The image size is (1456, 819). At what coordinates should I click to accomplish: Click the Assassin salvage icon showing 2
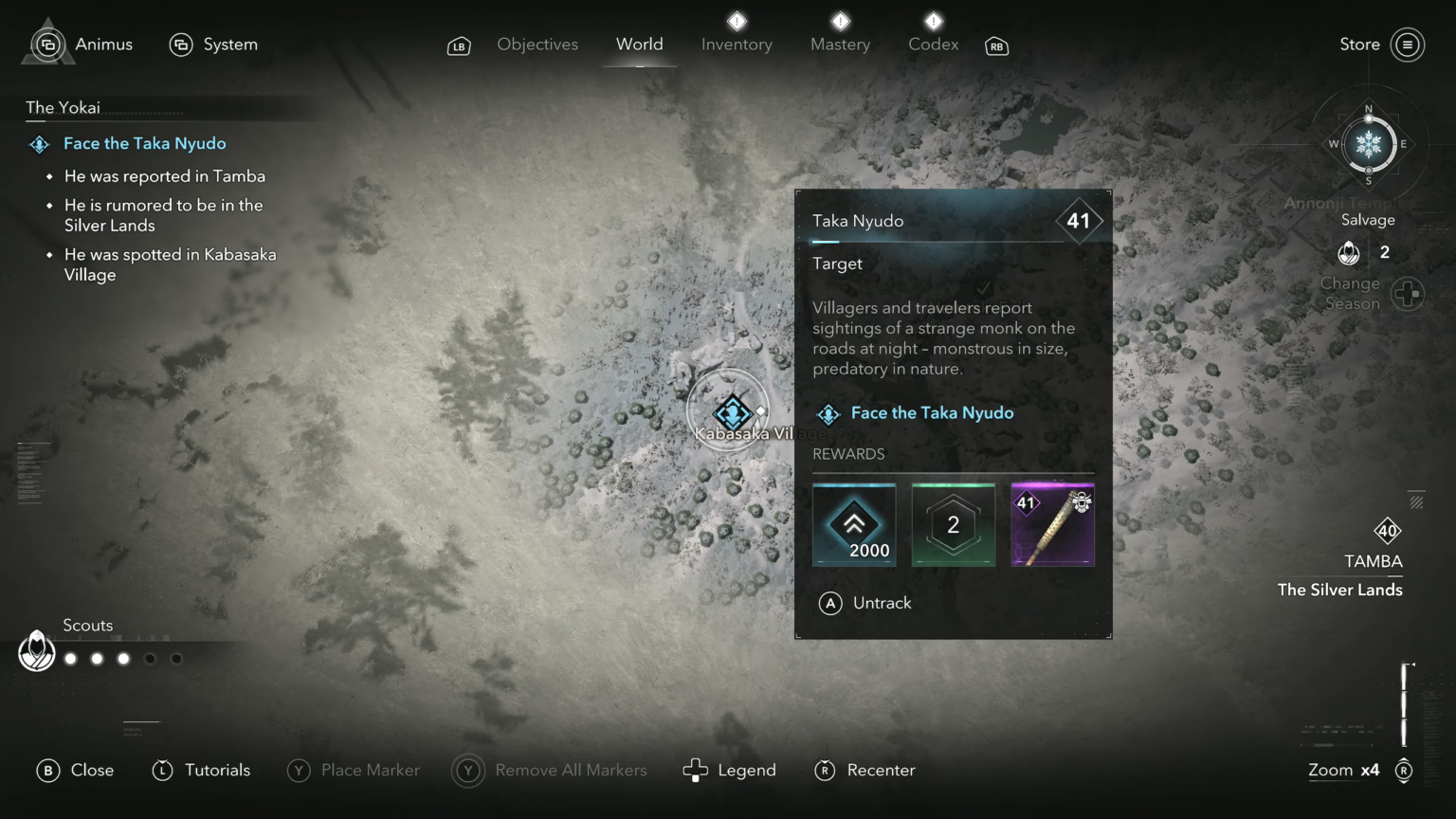click(x=1349, y=252)
